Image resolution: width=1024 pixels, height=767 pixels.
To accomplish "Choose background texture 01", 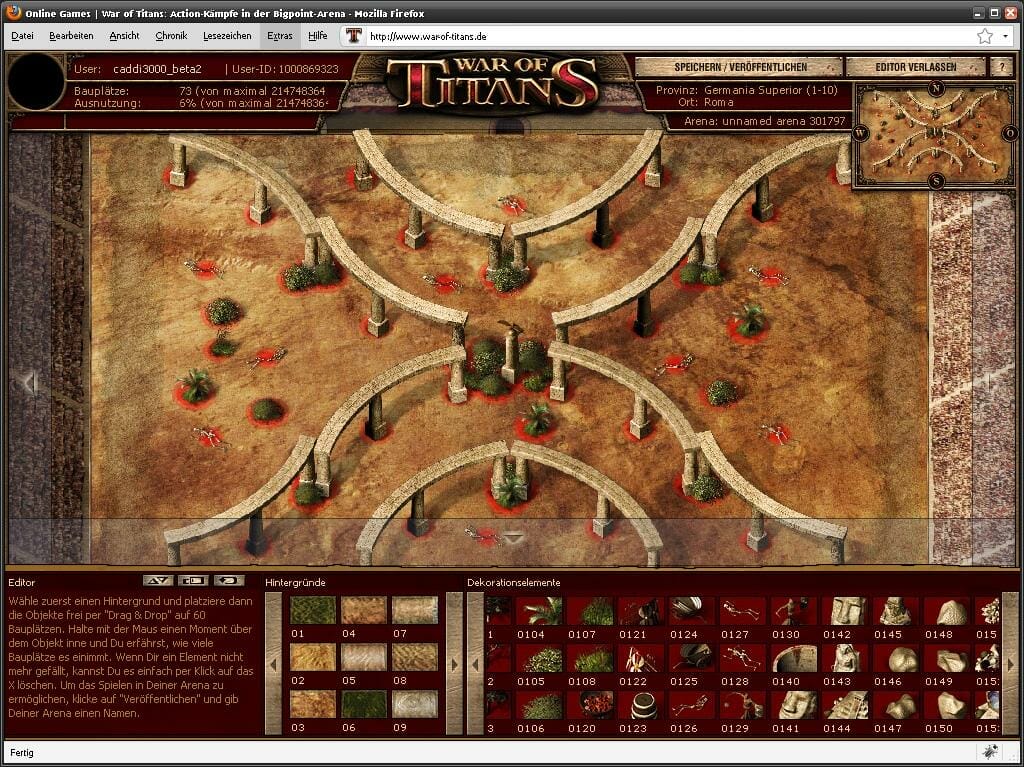I will point(313,610).
